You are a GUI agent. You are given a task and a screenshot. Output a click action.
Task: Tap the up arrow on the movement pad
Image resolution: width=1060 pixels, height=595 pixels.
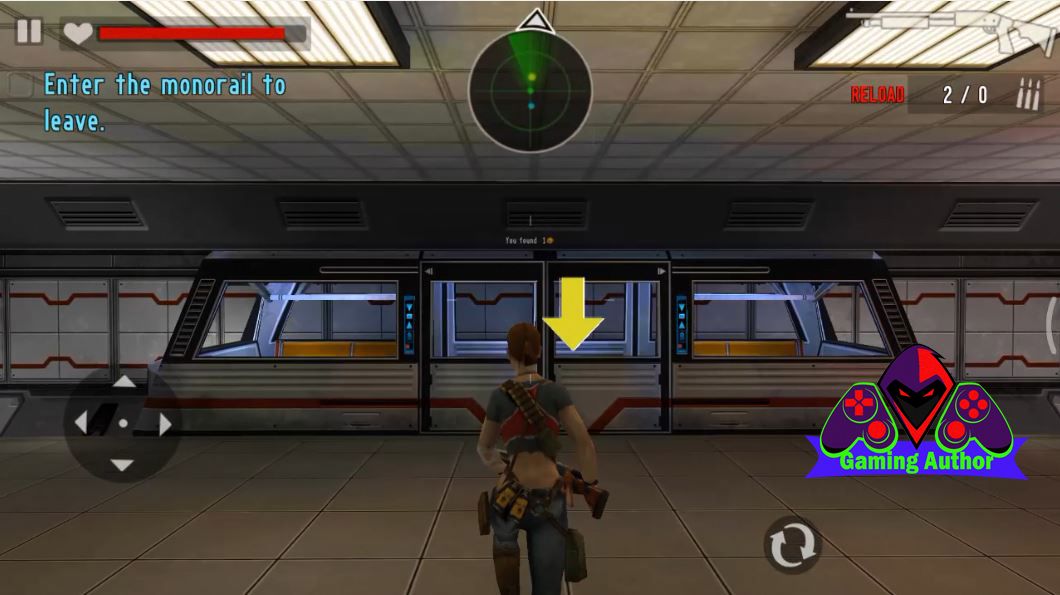click(x=123, y=381)
